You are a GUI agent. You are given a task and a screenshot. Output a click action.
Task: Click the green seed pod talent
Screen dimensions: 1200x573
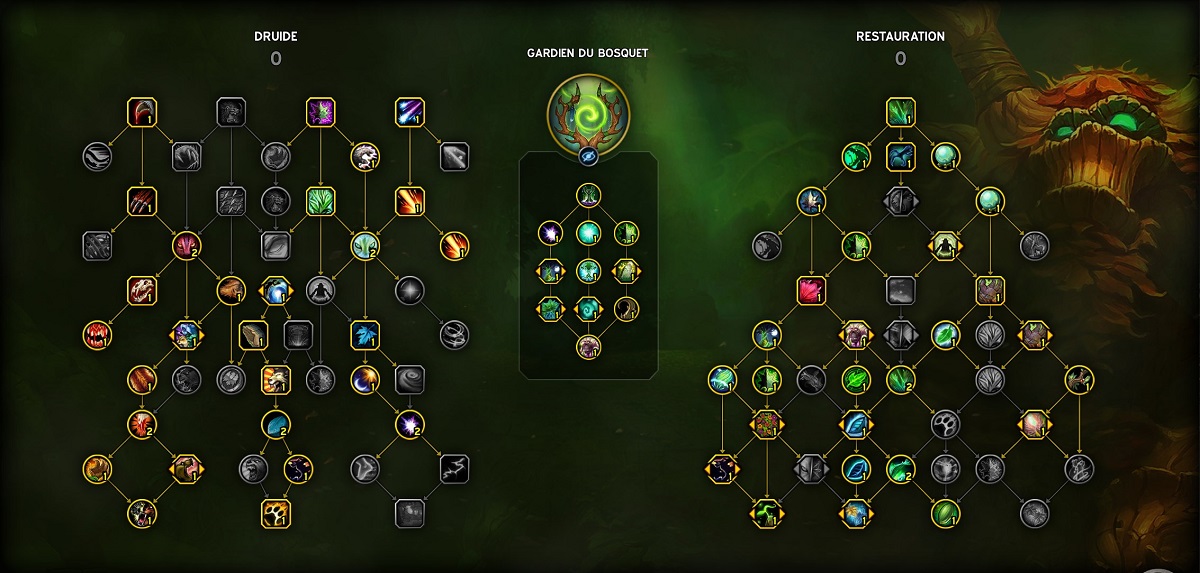point(945,513)
